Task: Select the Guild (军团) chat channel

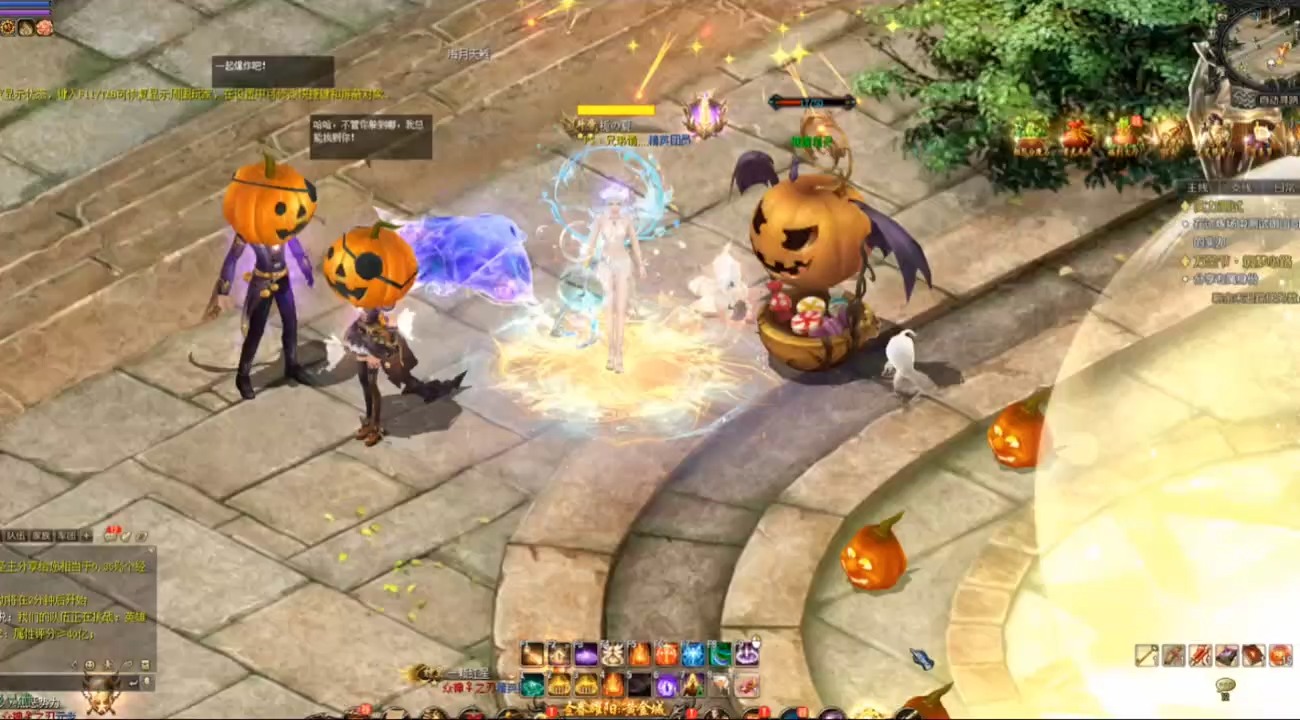Action: point(67,536)
